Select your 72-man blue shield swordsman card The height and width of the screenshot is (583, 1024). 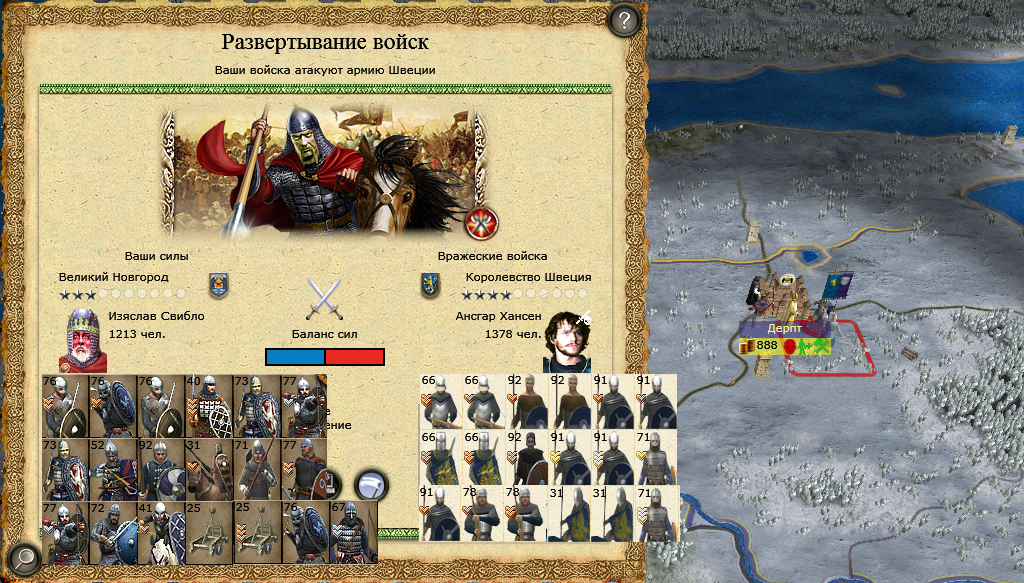click(x=112, y=532)
